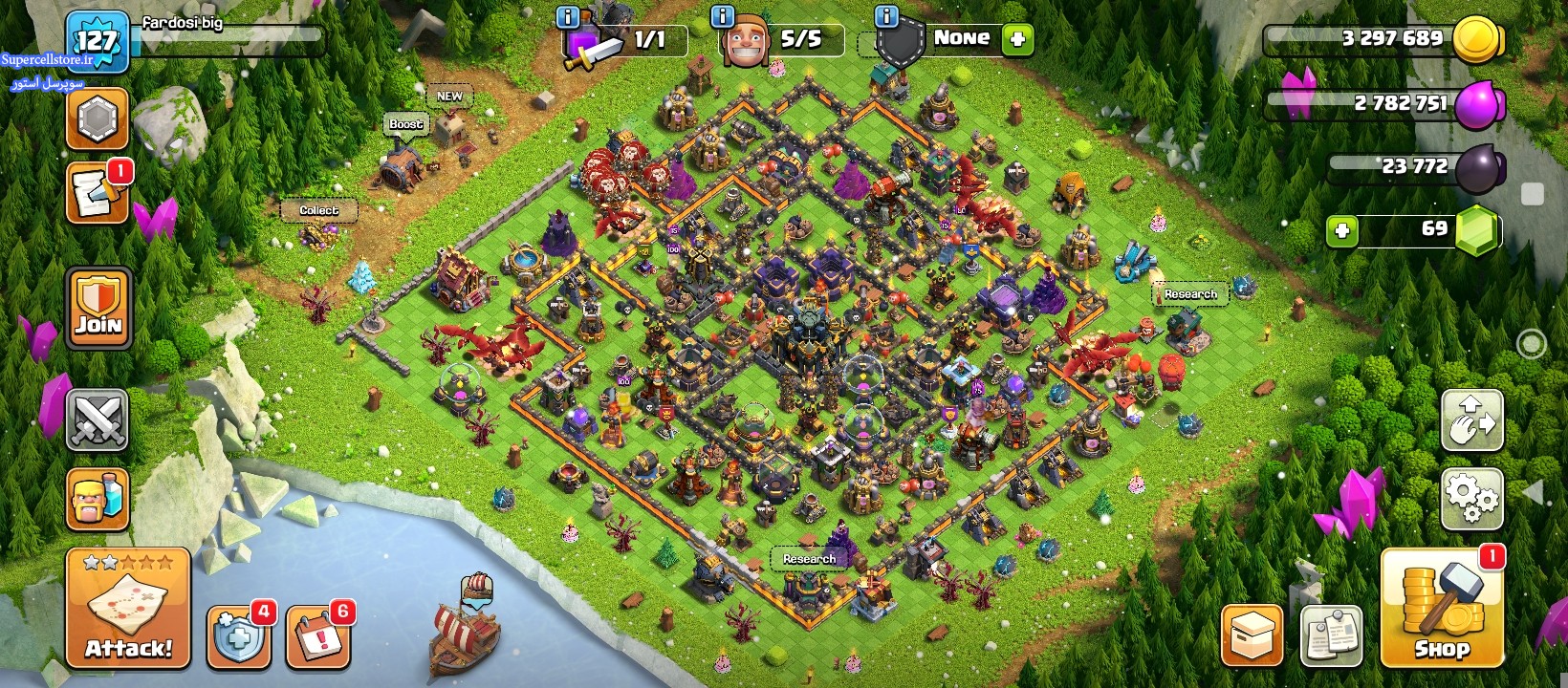This screenshot has height=688, width=1568.
Task: Open the clipboard tasks button
Action: point(1331,635)
